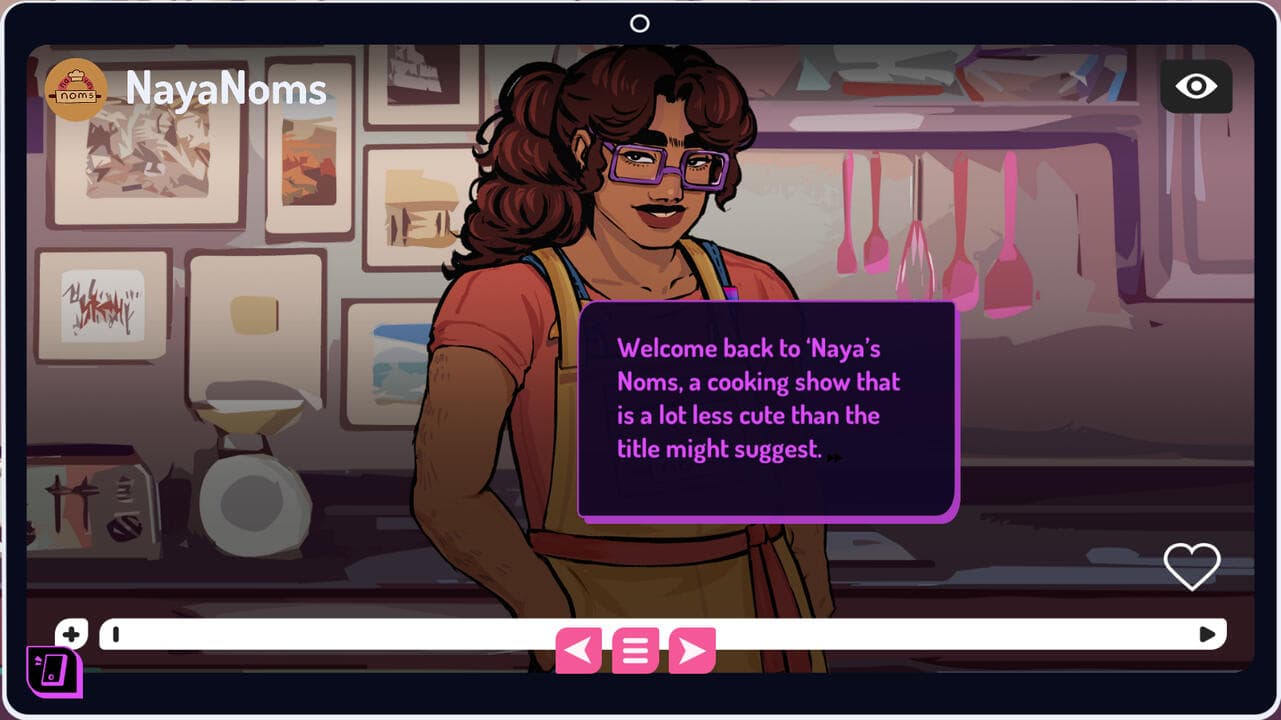Open the phone icon in the corner
This screenshot has width=1281, height=720.
(x=54, y=672)
